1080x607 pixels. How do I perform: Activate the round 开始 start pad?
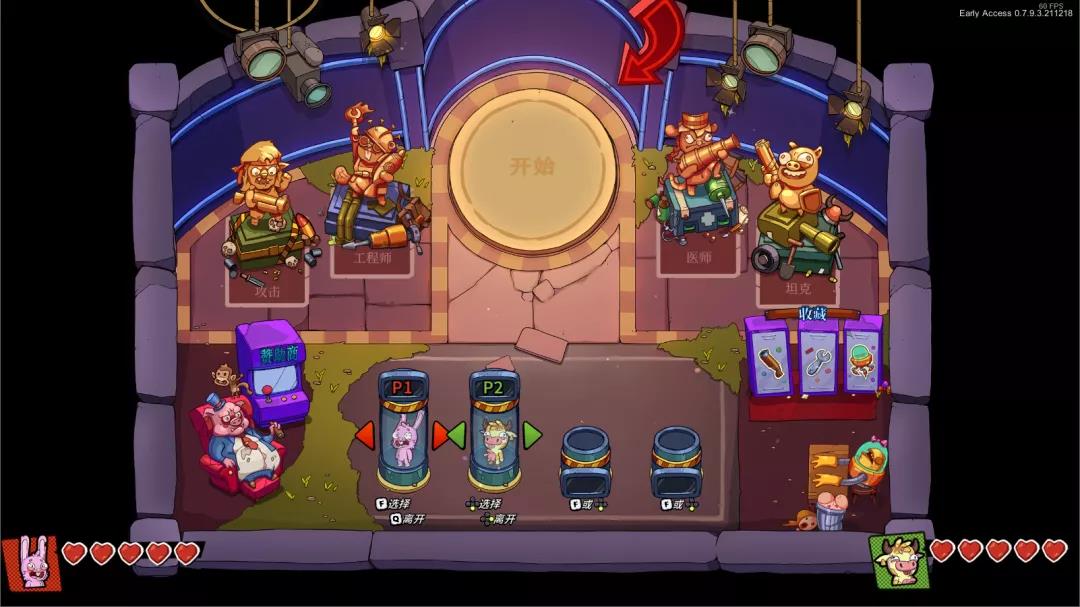point(532,169)
